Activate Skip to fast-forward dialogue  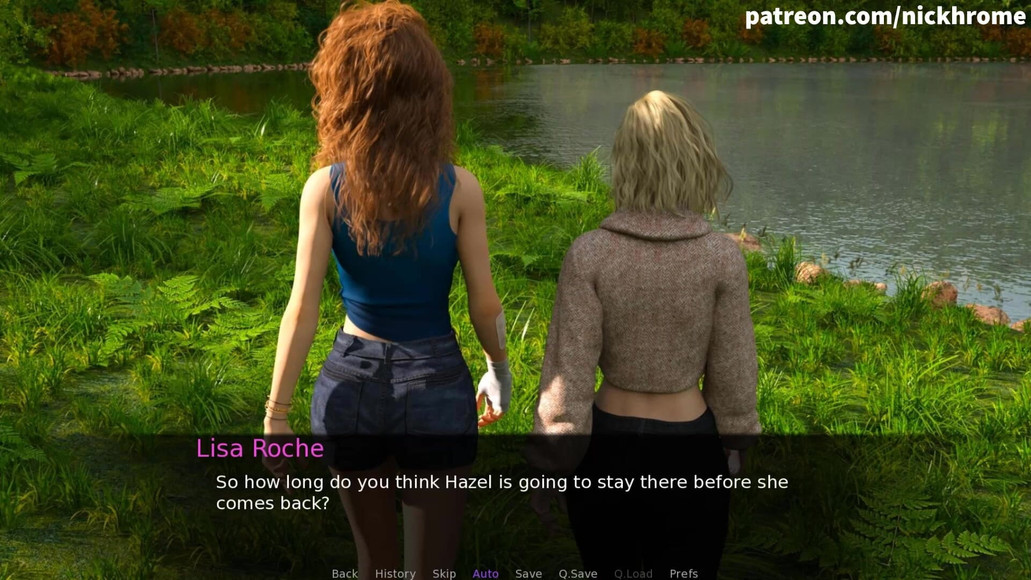pyautogui.click(x=444, y=573)
